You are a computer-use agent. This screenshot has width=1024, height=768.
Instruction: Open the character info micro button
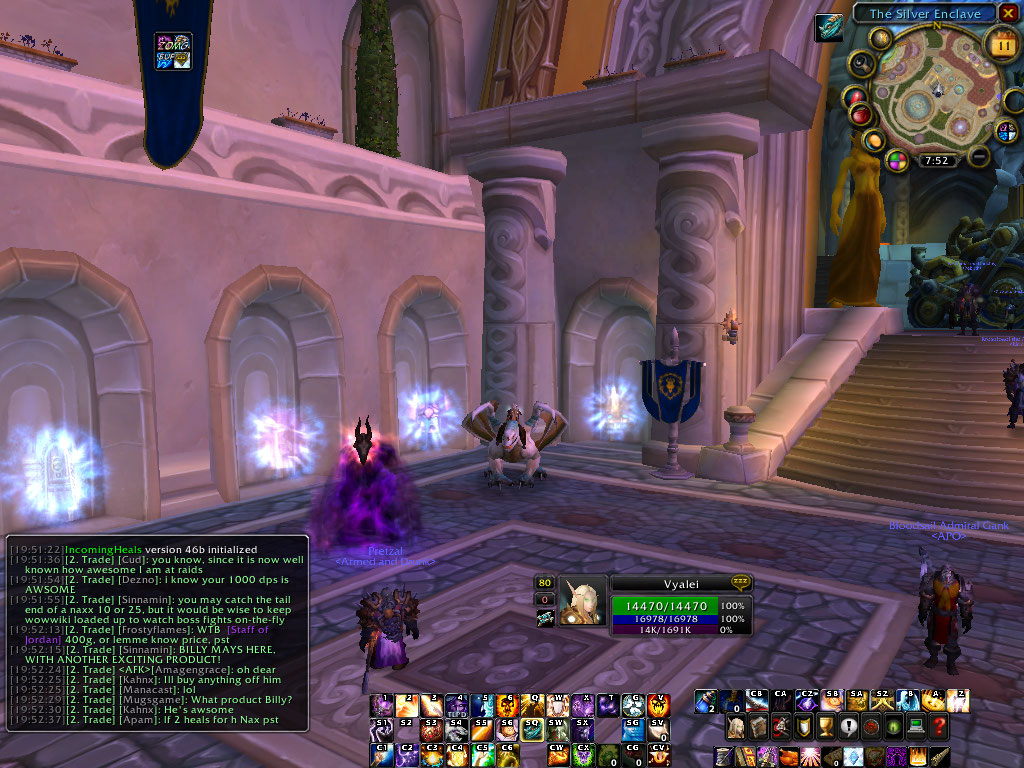tap(736, 727)
